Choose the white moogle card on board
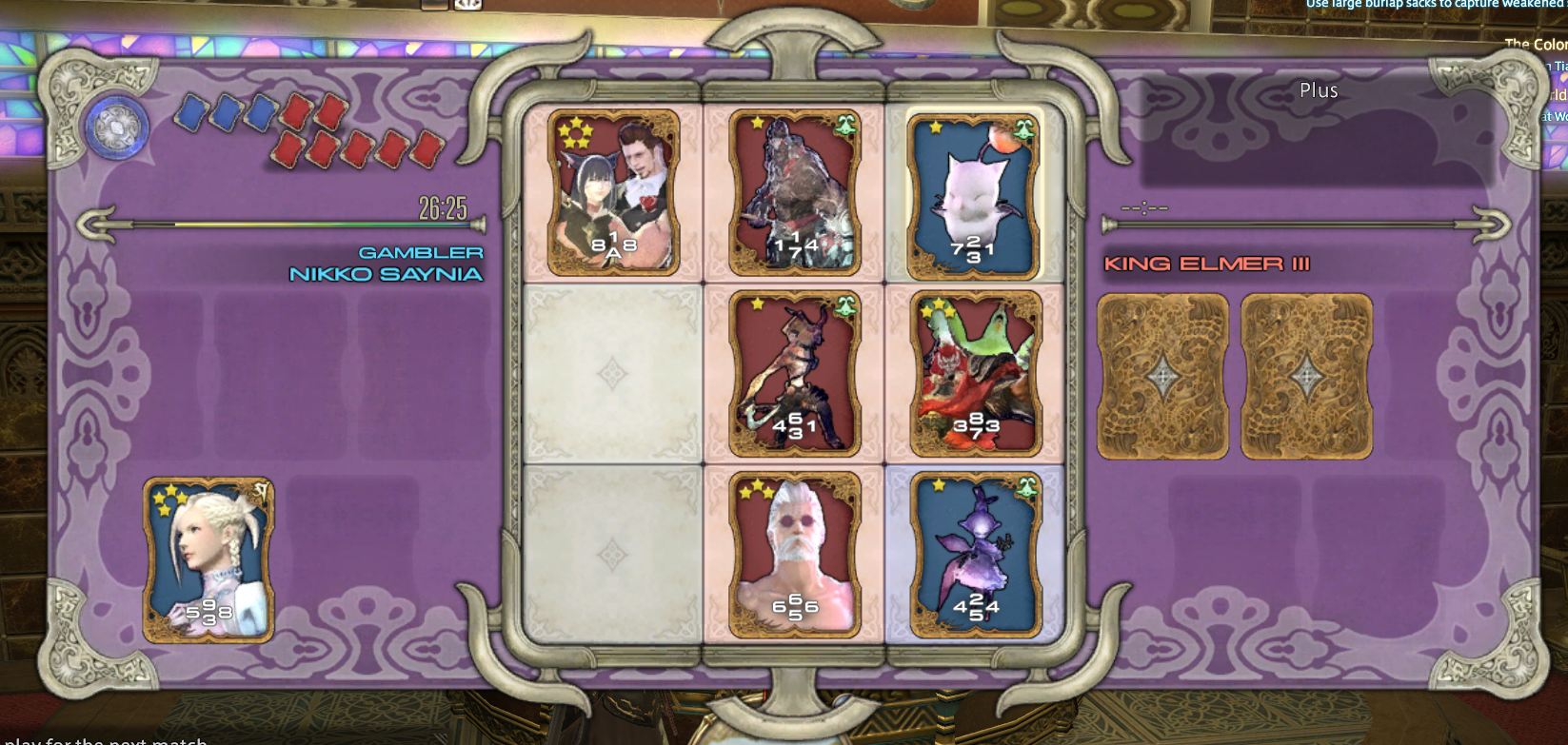1568x745 pixels. pos(974,197)
